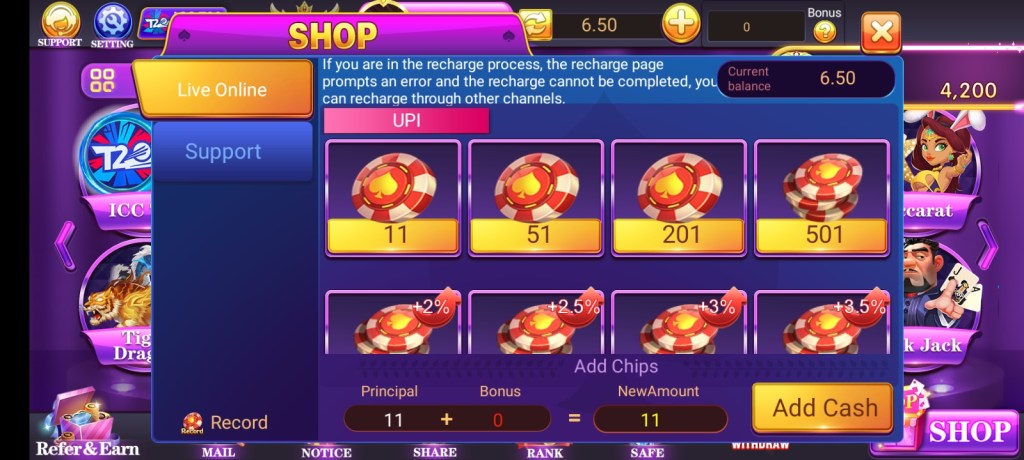Open the Support tab
This screenshot has height=460, width=1024.
click(222, 152)
